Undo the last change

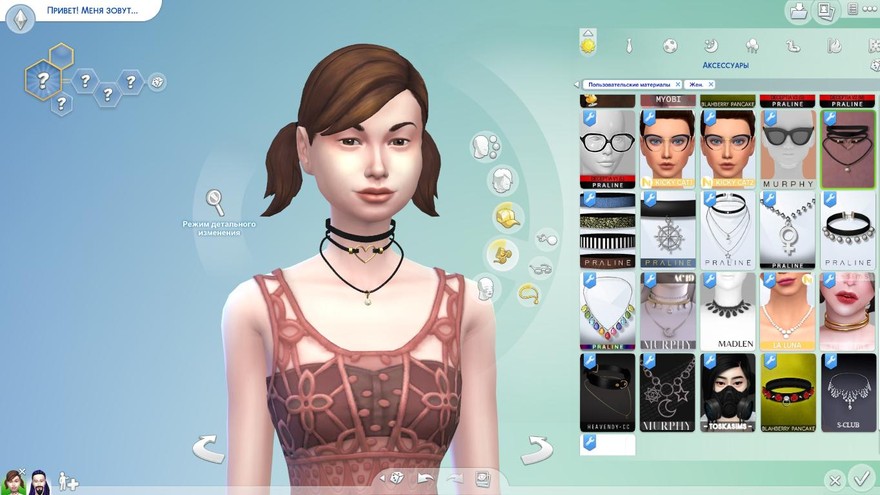pyautogui.click(x=426, y=478)
